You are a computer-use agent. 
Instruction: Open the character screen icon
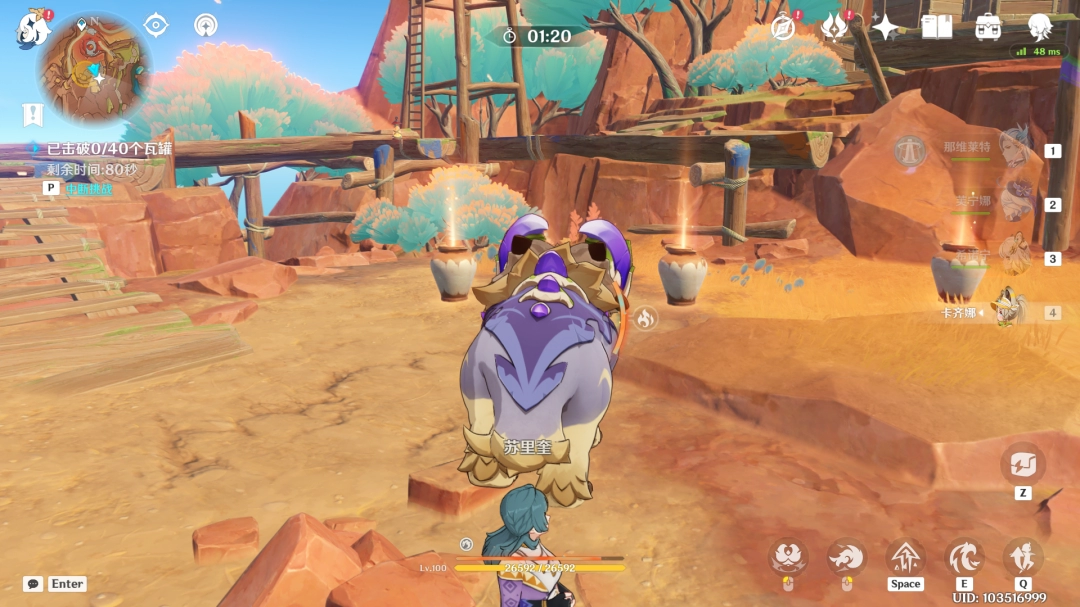point(1040,27)
